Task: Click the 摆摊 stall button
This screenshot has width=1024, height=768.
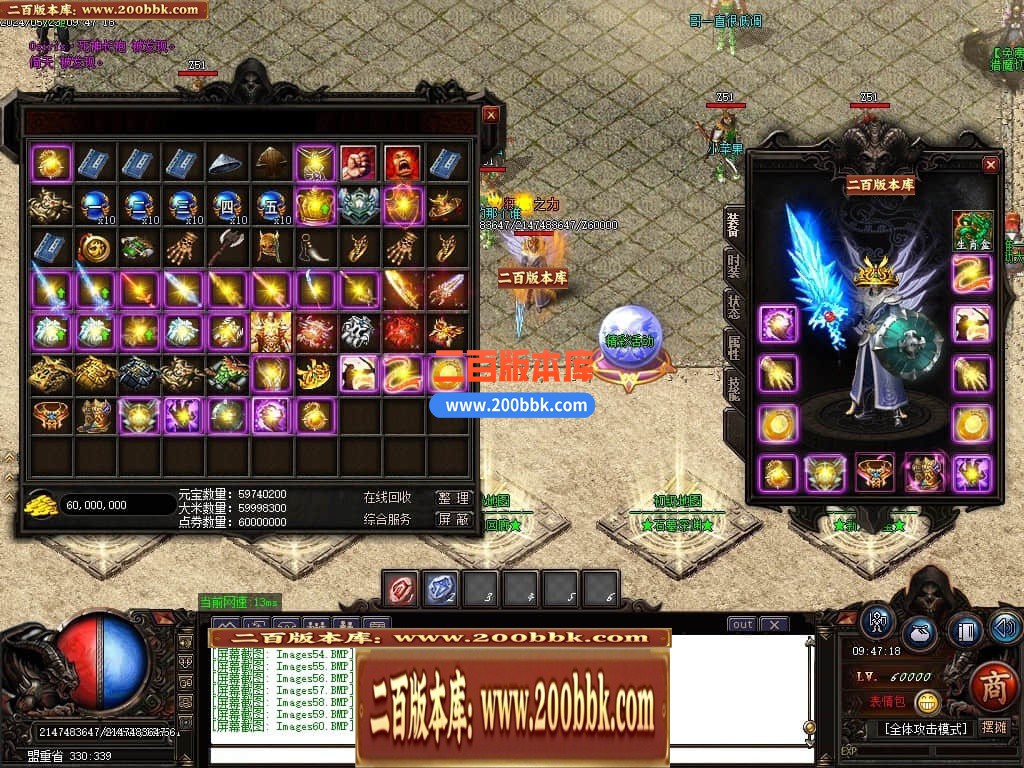Action: pyautogui.click(x=993, y=728)
